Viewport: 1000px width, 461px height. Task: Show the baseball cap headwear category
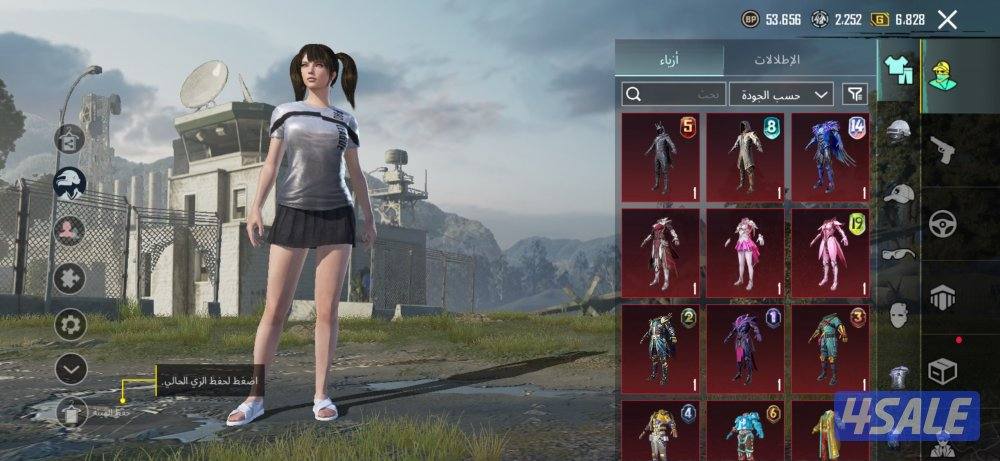899,194
